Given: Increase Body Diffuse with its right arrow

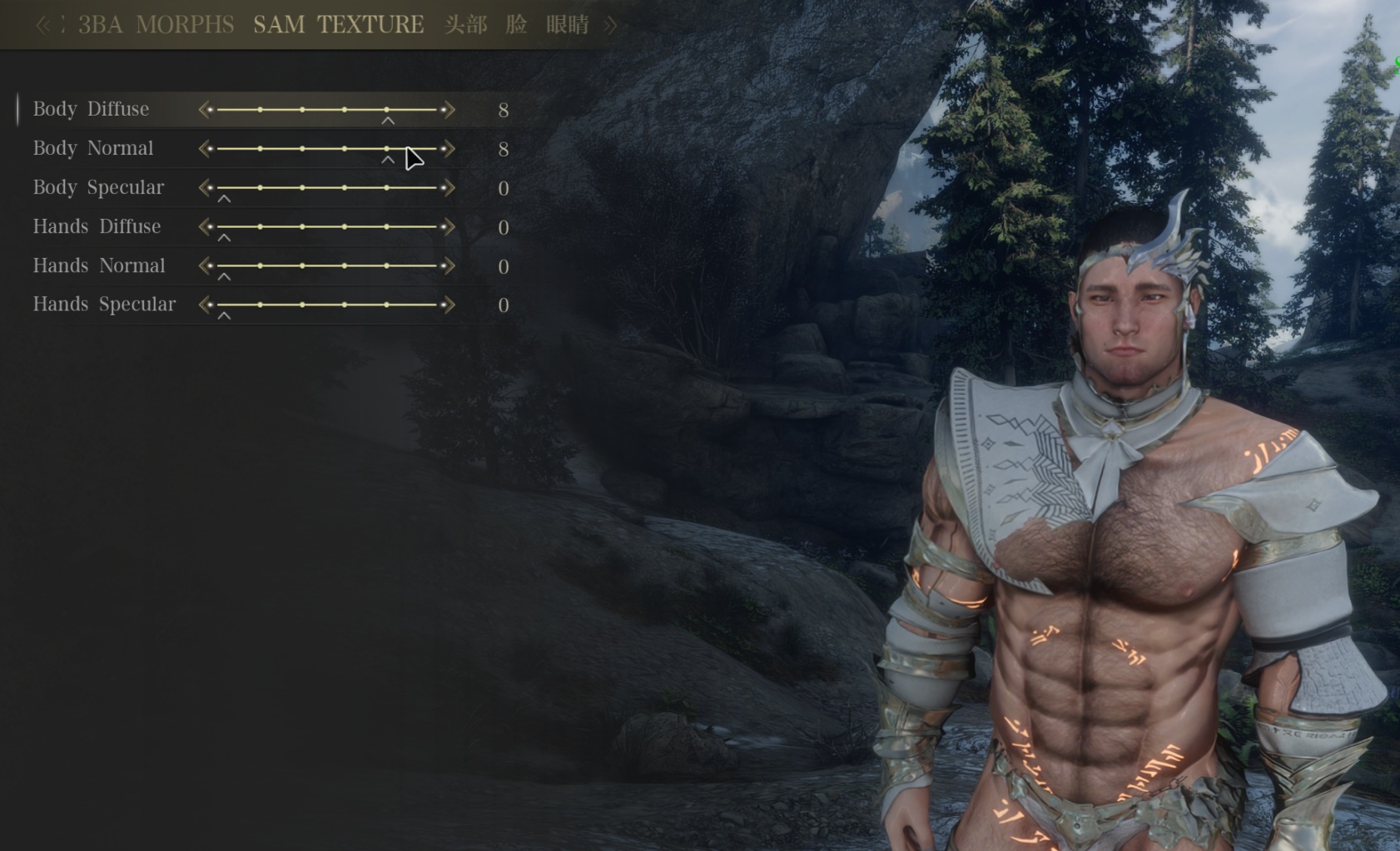Looking at the screenshot, I should click(x=449, y=110).
